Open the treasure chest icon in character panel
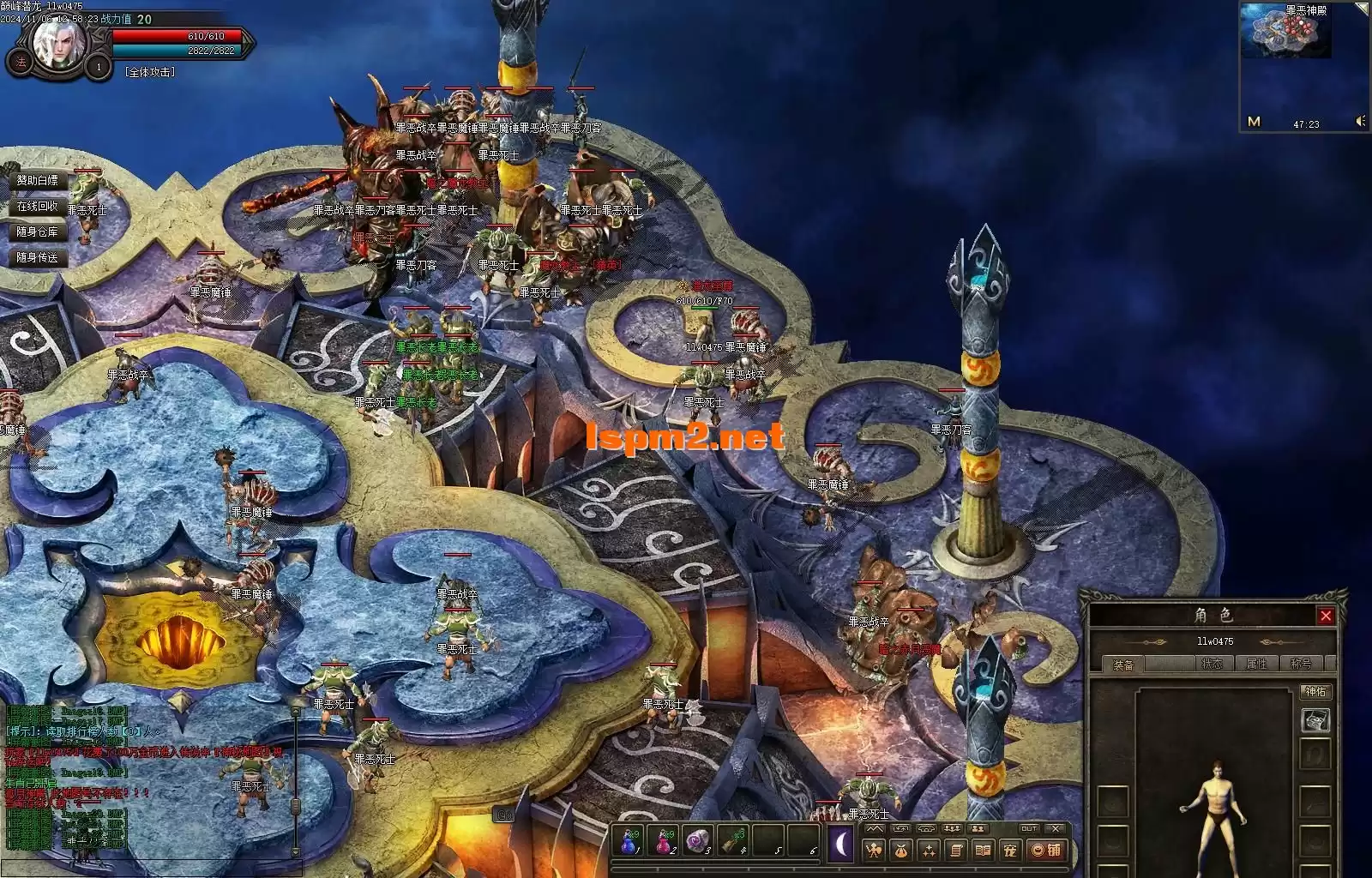 [1315, 720]
